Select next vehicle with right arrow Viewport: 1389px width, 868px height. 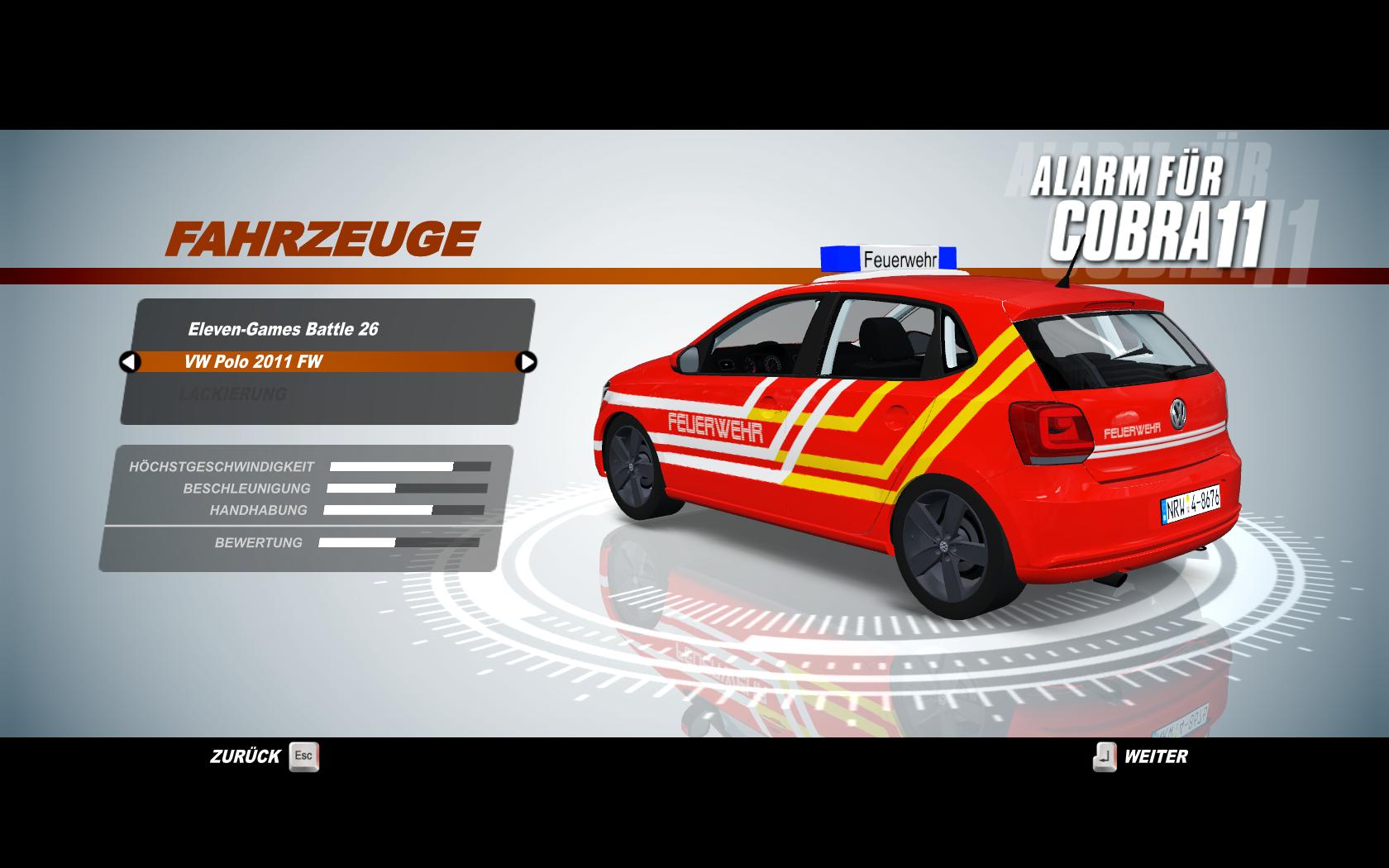point(526,362)
